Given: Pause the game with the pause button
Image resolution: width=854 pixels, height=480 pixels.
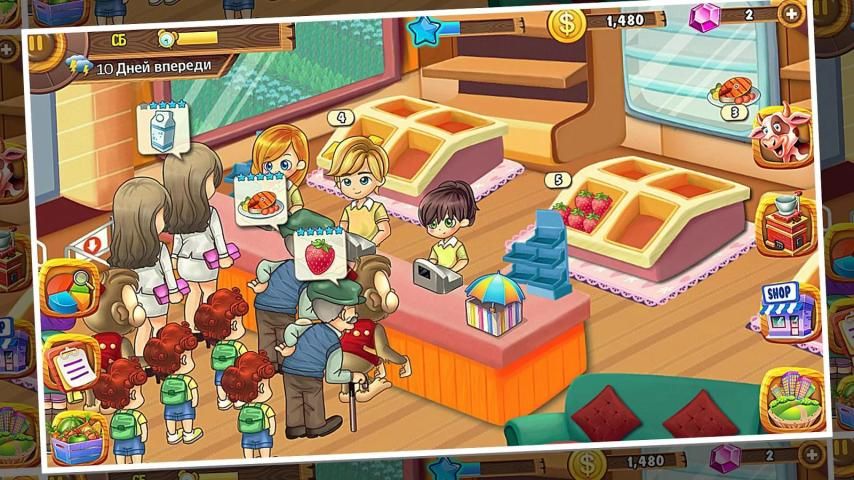Looking at the screenshot, I should click(x=37, y=44).
